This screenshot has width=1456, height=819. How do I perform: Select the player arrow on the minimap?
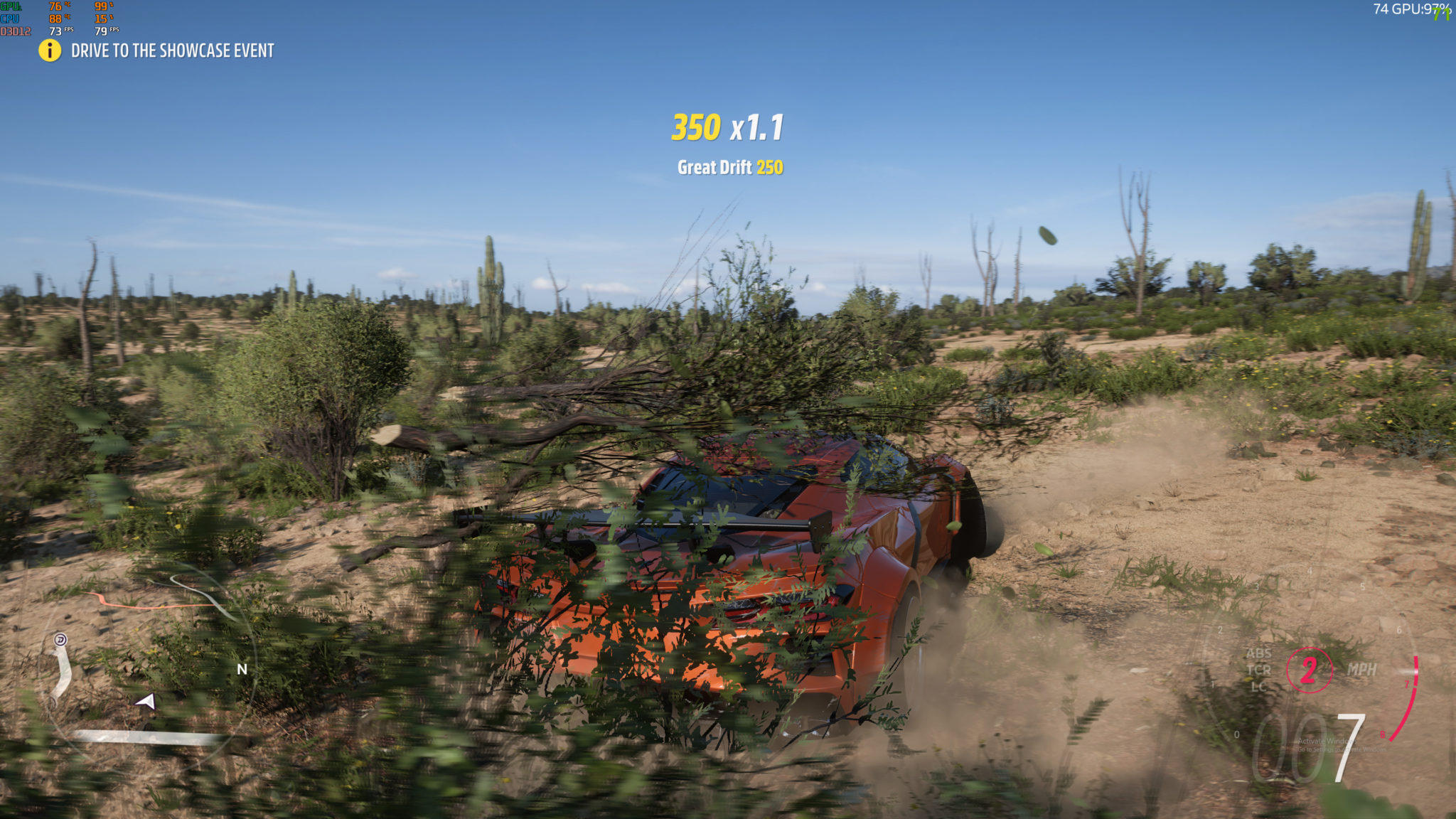[146, 702]
